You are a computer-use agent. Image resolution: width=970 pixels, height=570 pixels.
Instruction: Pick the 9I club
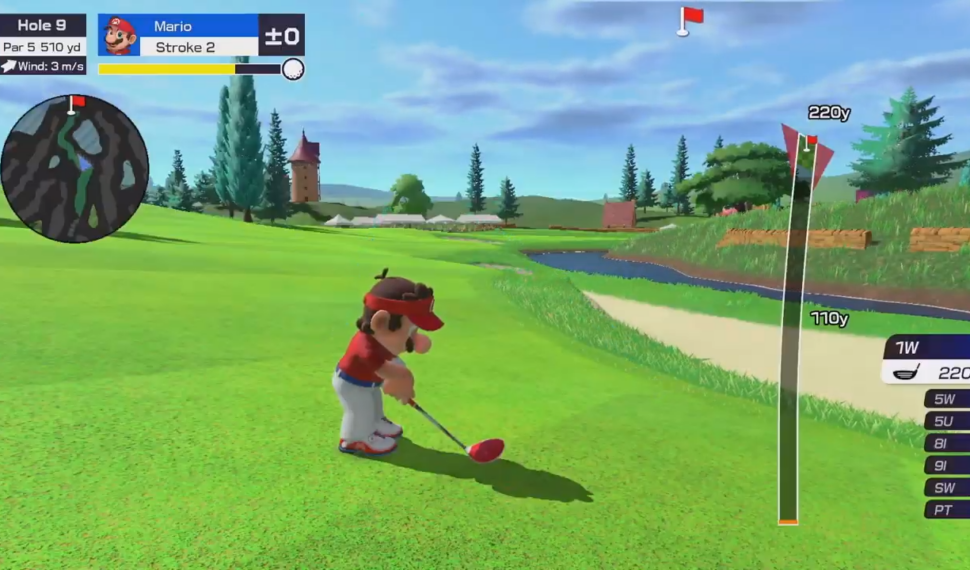946,465
